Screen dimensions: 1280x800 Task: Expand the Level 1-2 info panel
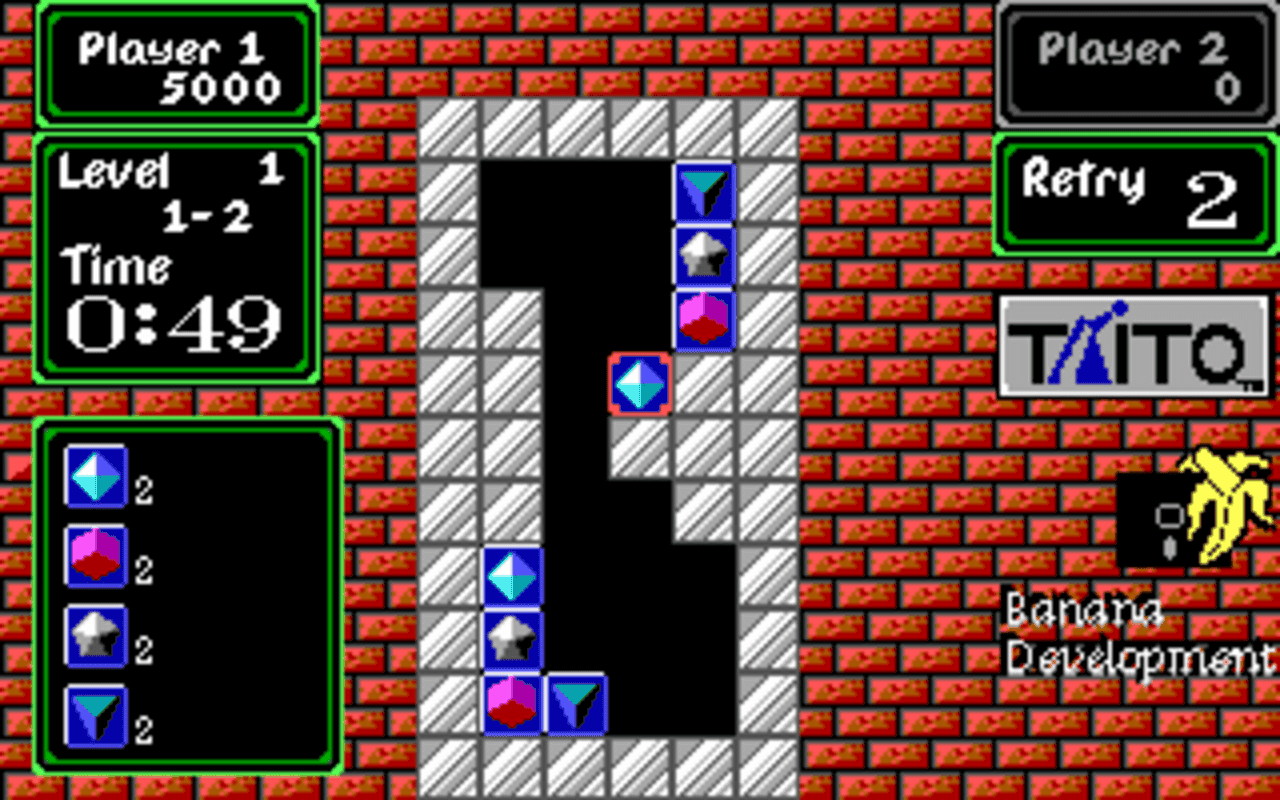pos(178,255)
